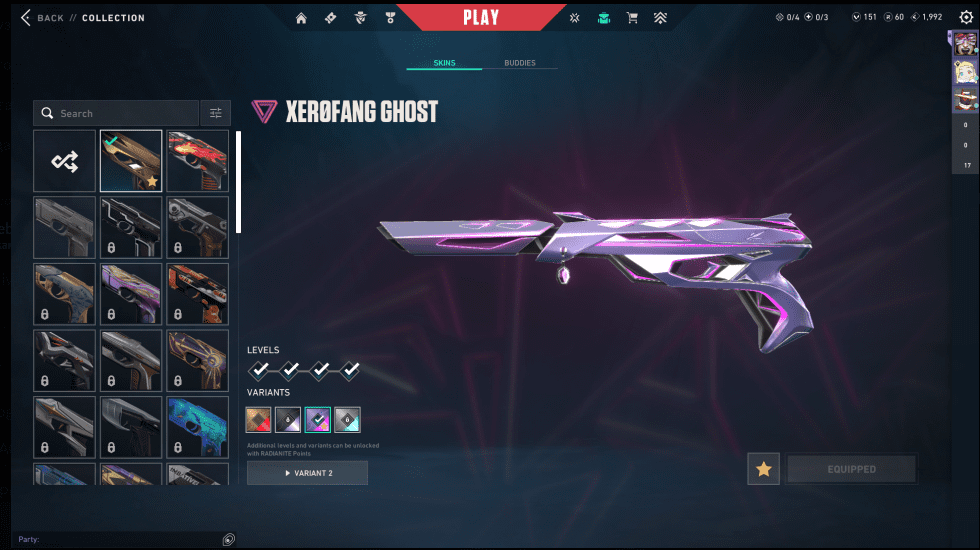Select the equipped gold Ghost skin tile
The image size is (980, 550).
(x=131, y=161)
